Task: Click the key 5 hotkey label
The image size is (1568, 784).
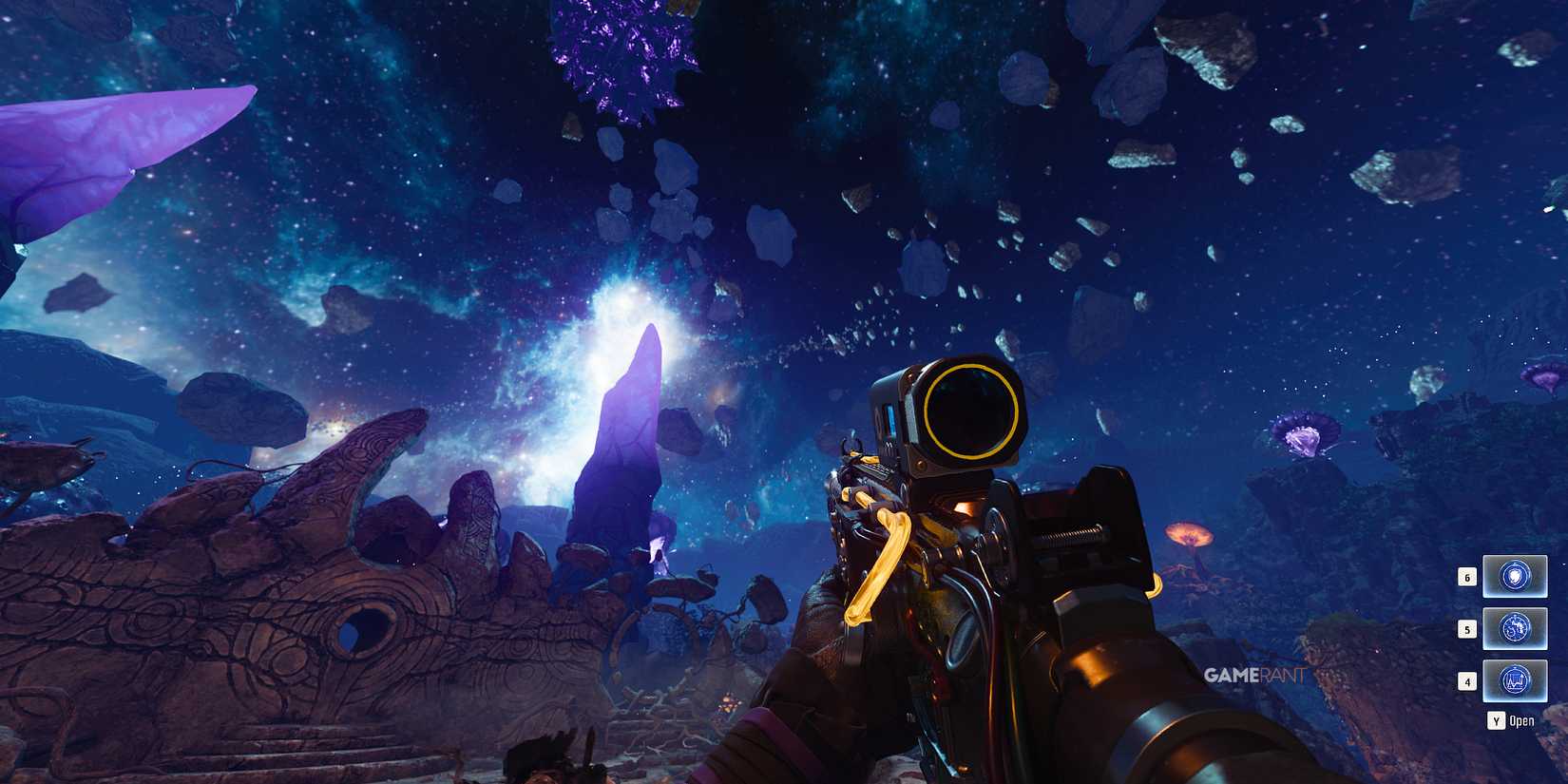Action: click(x=1467, y=629)
